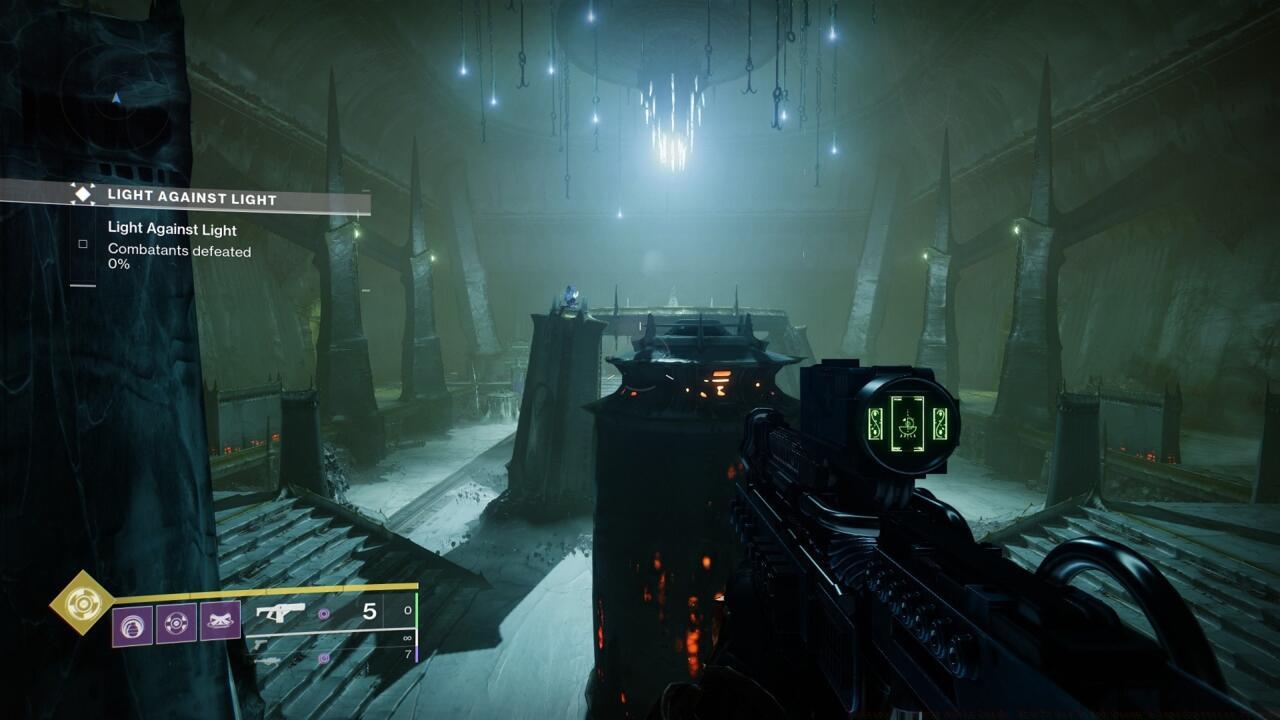
Task: Toggle the infinity ammo symbol
Action: [x=405, y=636]
